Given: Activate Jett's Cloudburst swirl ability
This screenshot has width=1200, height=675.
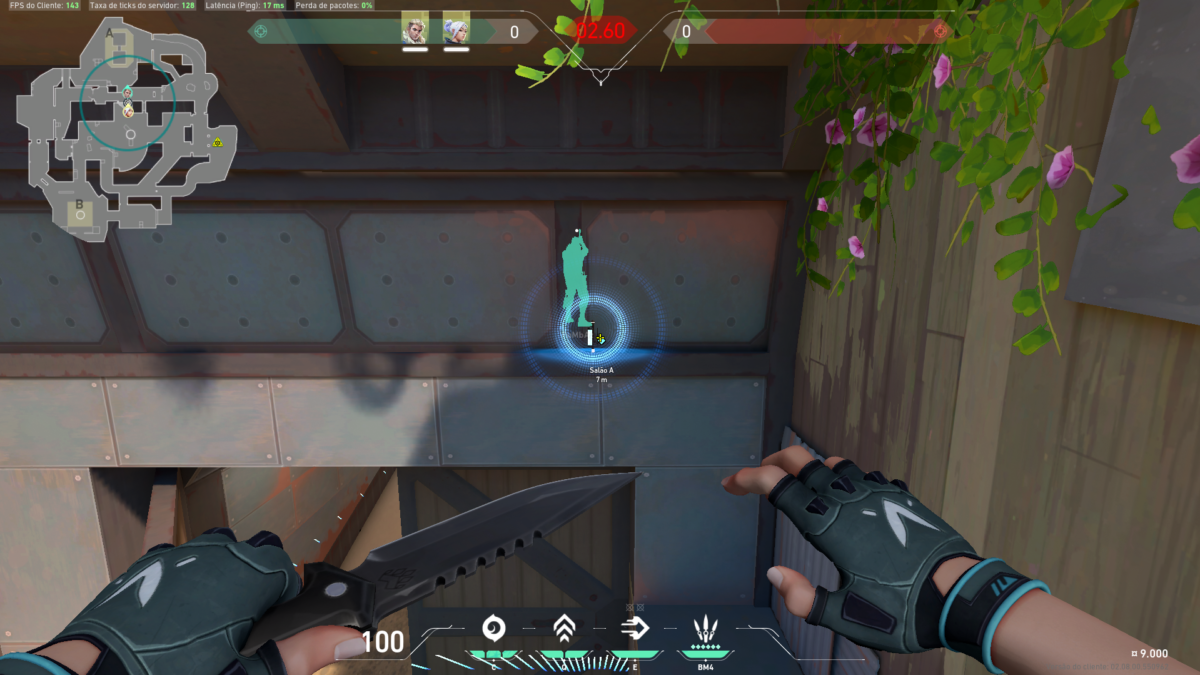Looking at the screenshot, I should (493, 628).
